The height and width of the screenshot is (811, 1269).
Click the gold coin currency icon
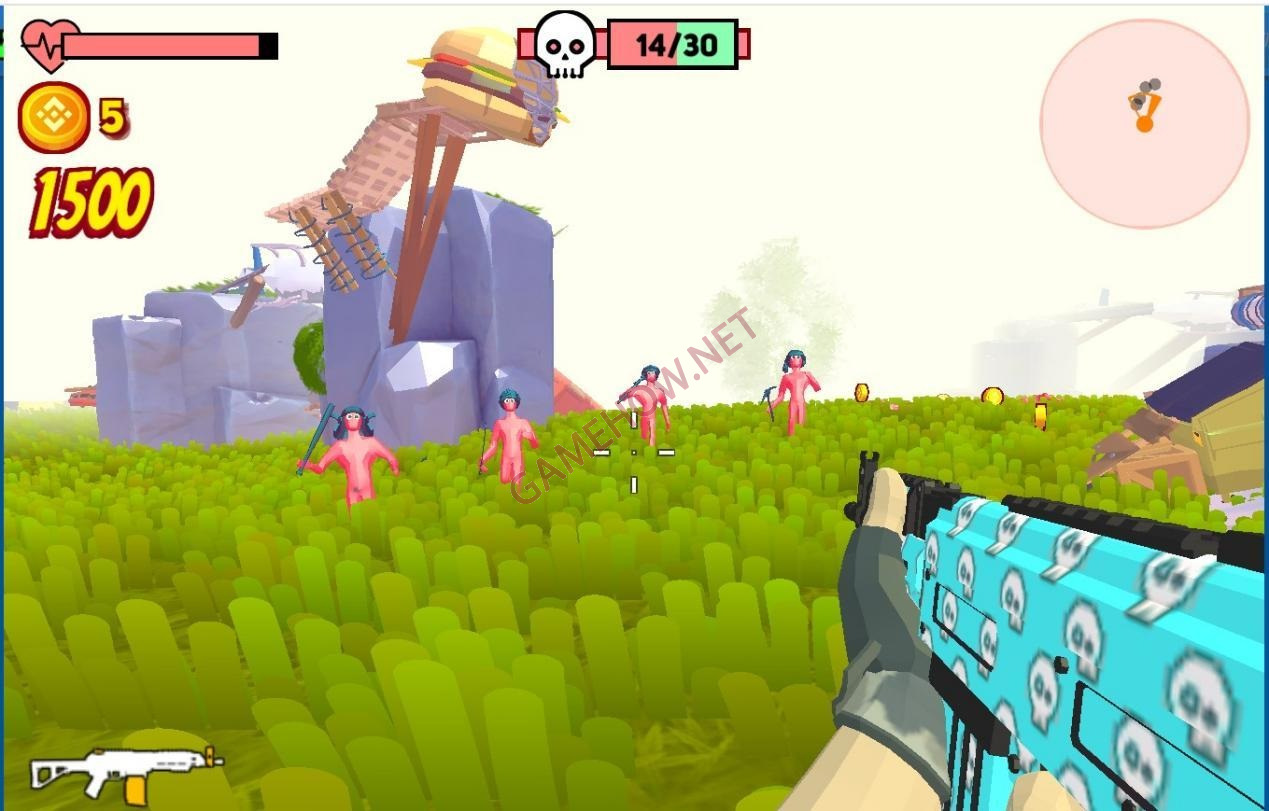54,118
